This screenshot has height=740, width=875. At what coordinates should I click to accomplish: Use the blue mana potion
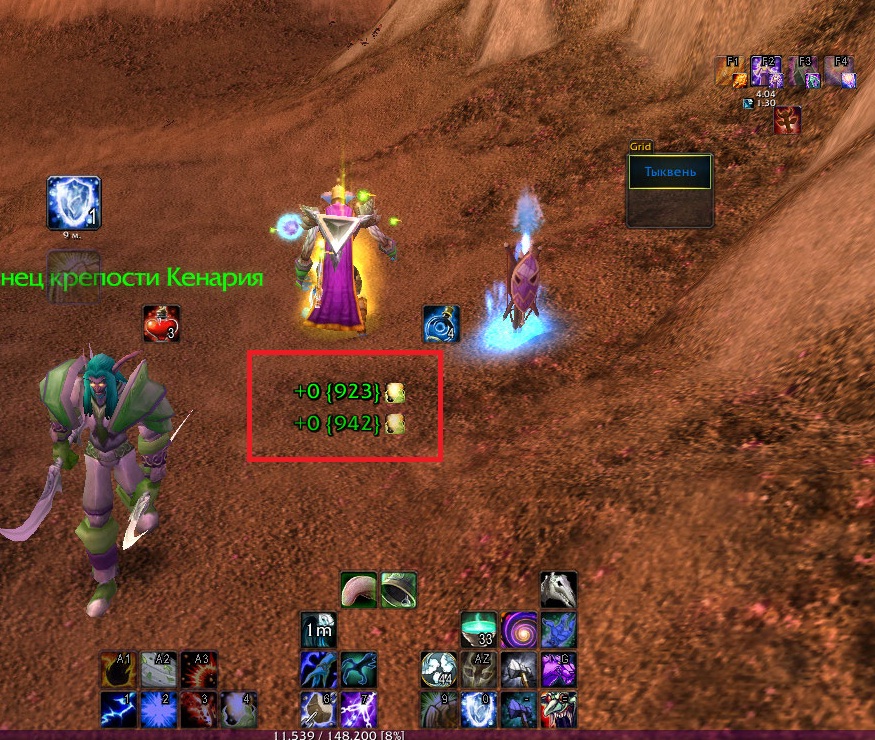click(441, 324)
